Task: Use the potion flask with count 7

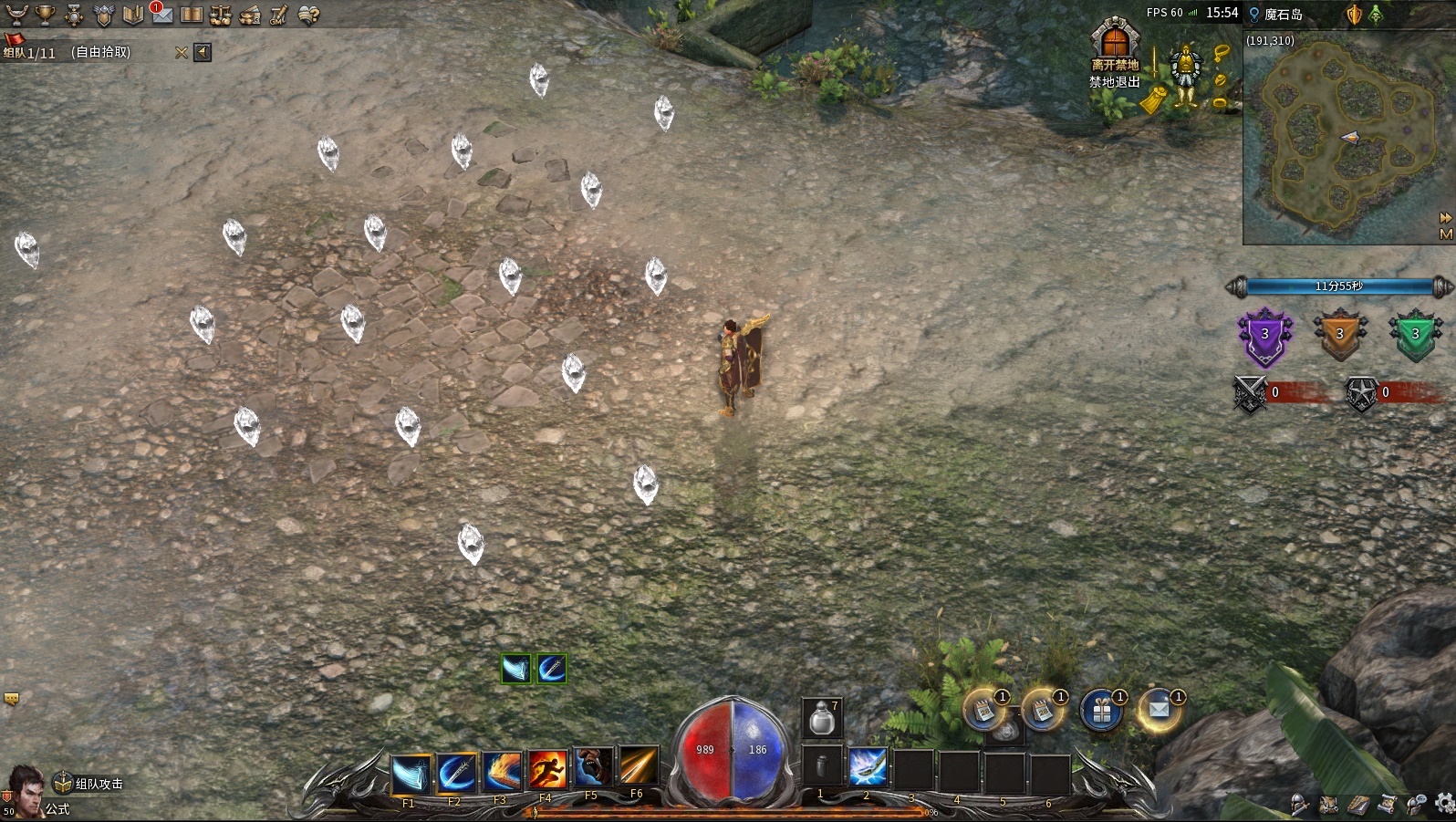Action: pos(821,717)
